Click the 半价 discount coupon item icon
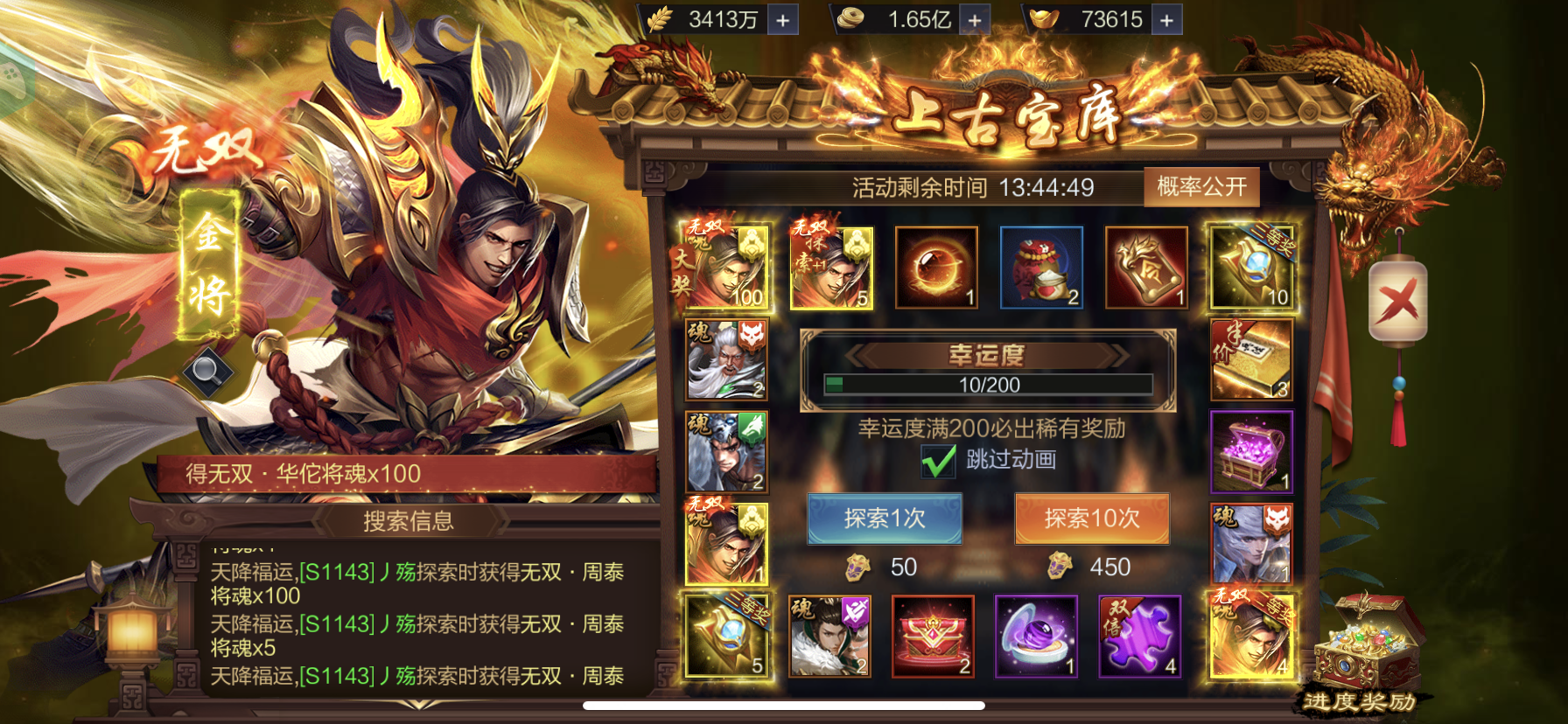The width and height of the screenshot is (1568, 724). [1251, 359]
